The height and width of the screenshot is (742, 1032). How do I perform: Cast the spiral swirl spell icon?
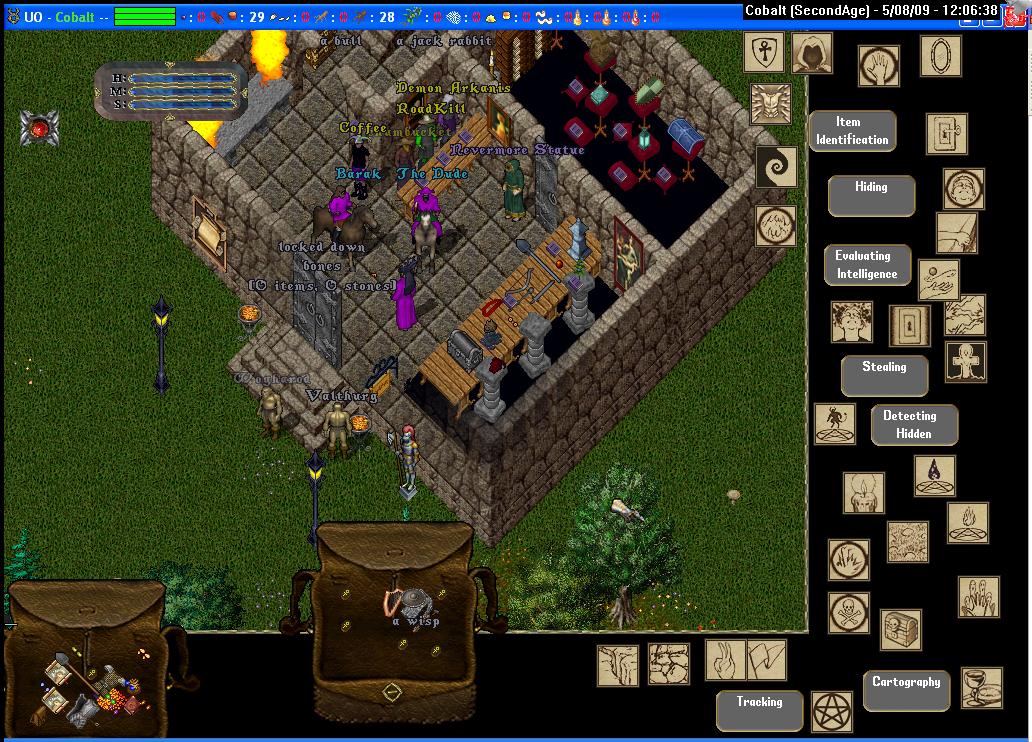click(x=775, y=167)
